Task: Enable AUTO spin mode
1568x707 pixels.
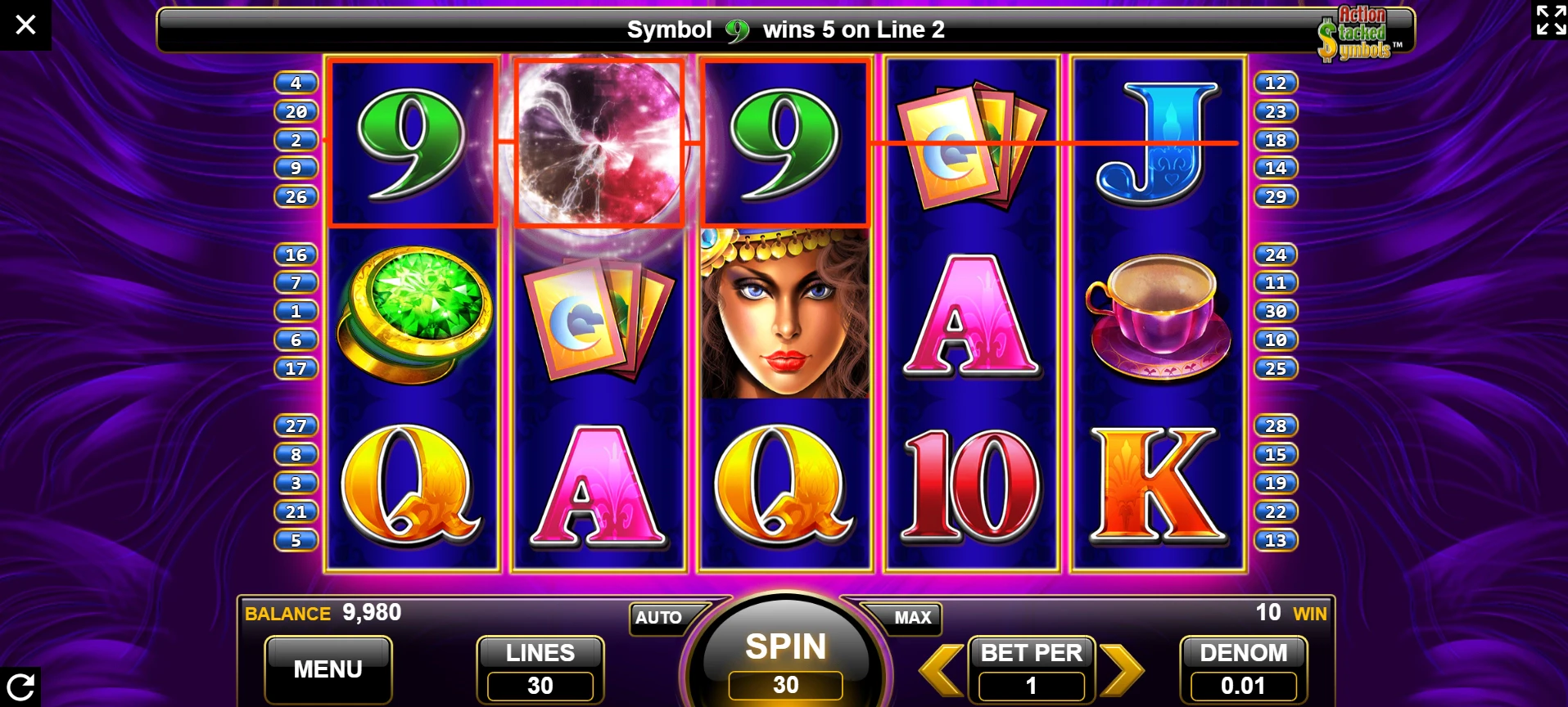Action: click(661, 618)
